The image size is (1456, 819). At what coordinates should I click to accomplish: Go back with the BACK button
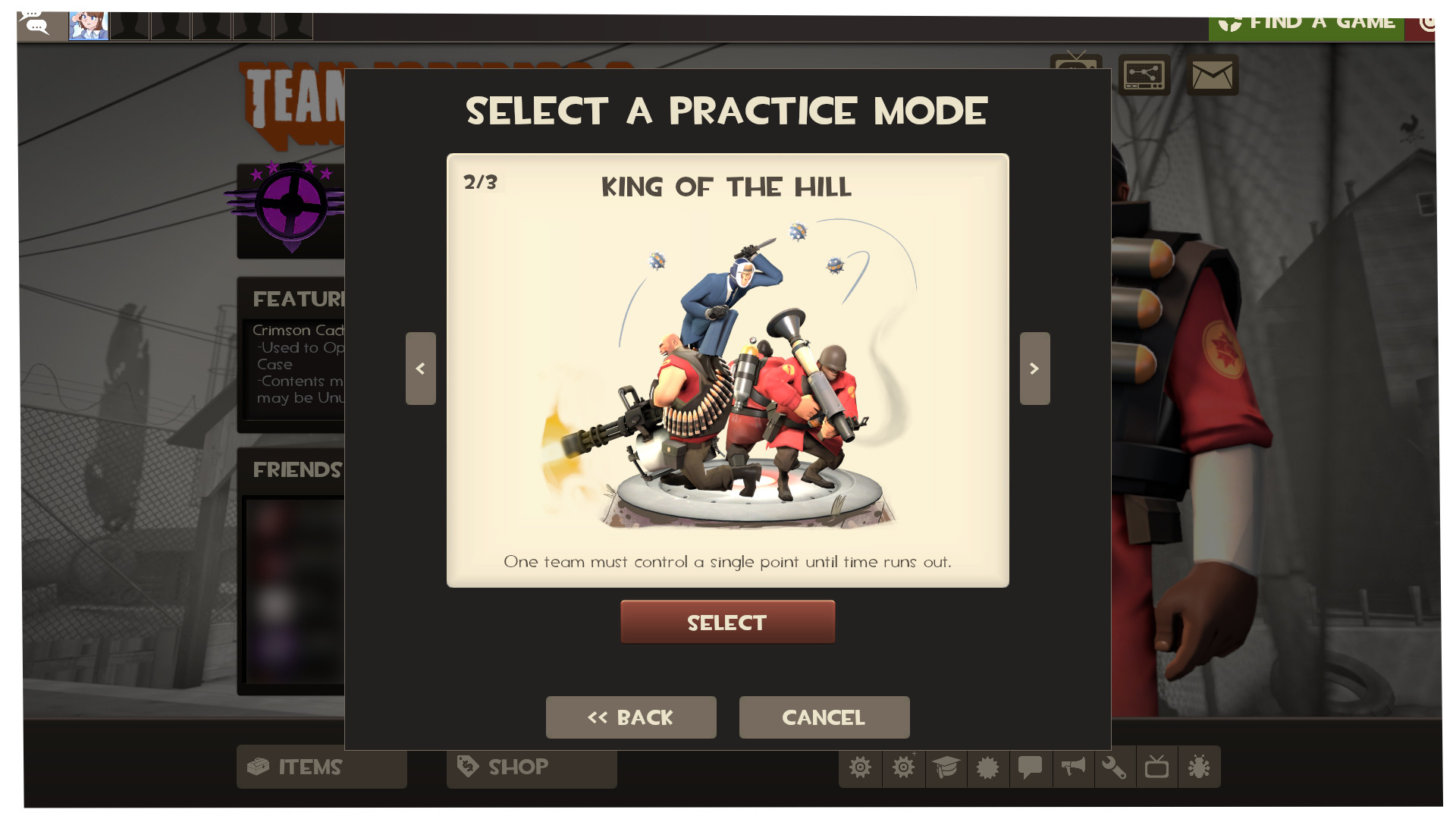click(631, 717)
